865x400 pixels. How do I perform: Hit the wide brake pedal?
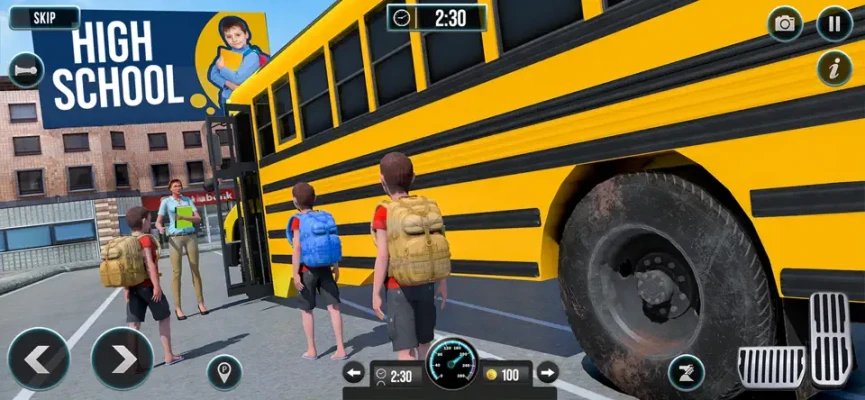(771, 366)
